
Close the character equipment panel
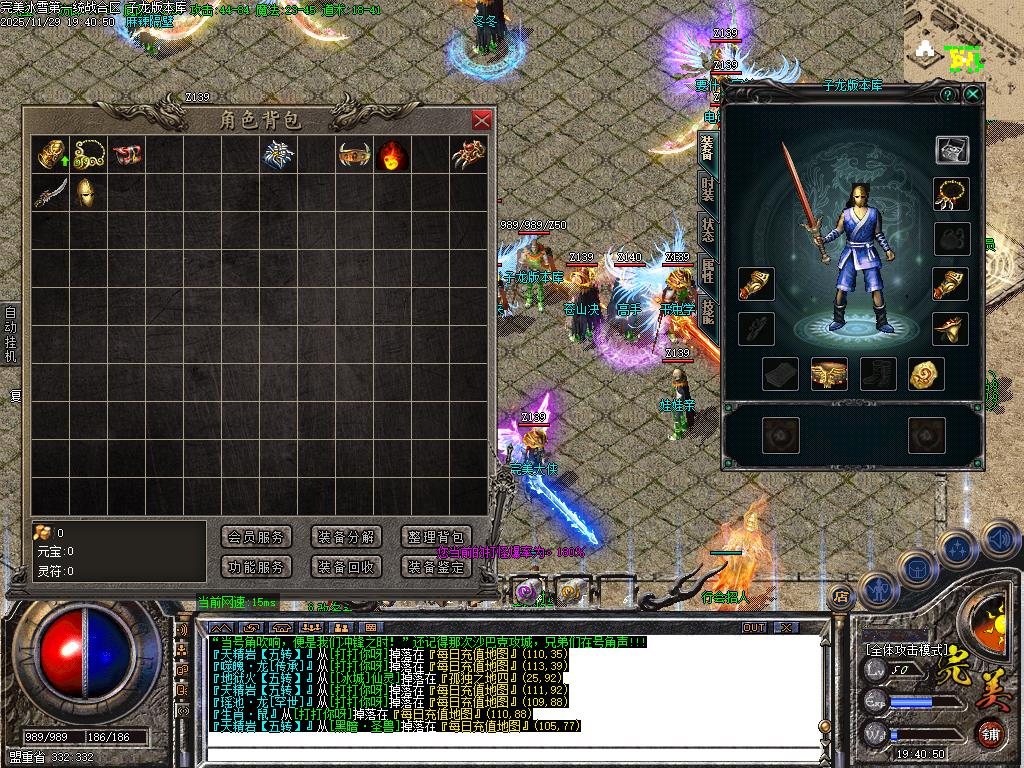(973, 94)
